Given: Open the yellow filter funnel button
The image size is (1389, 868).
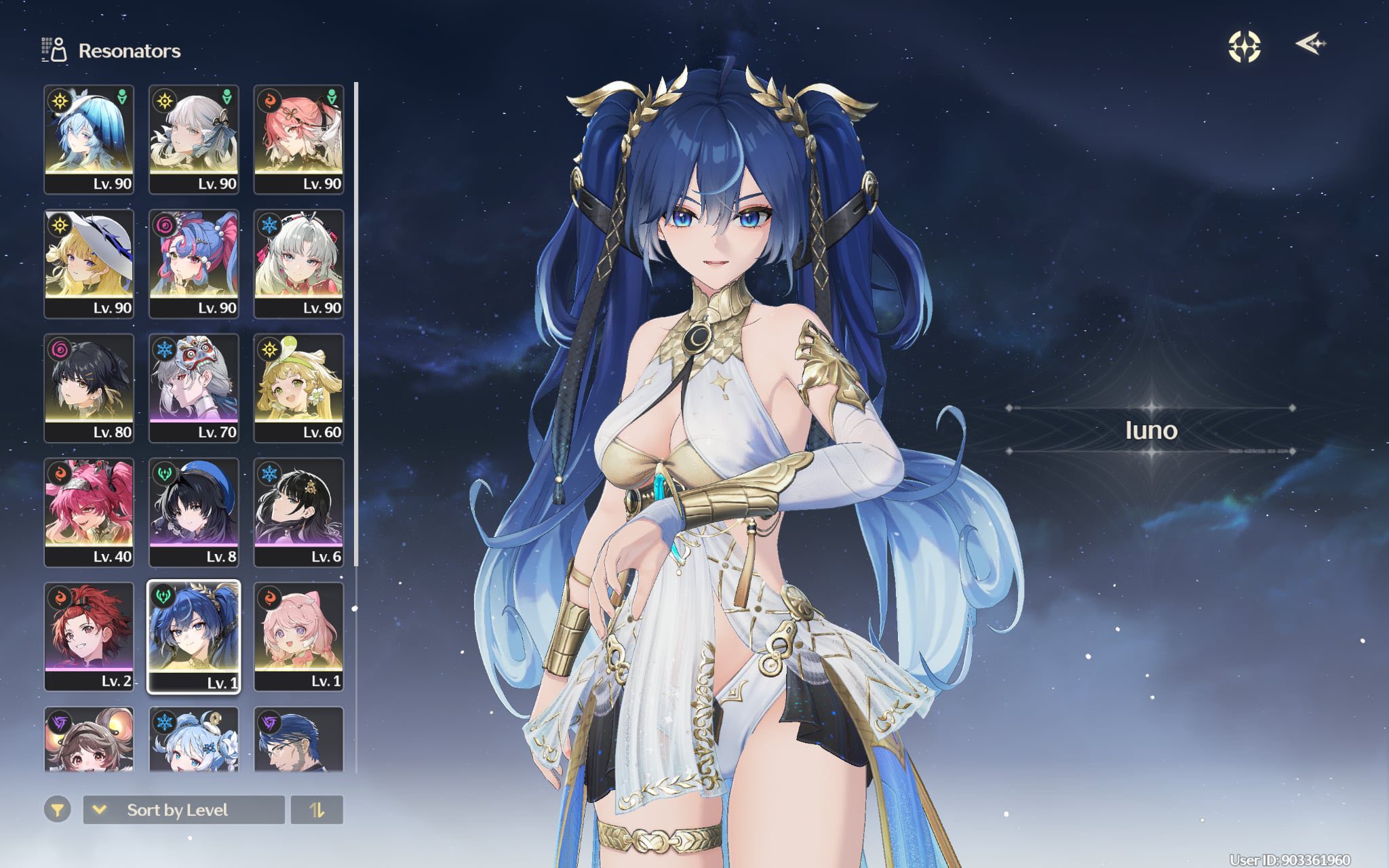Looking at the screenshot, I should pos(58,810).
